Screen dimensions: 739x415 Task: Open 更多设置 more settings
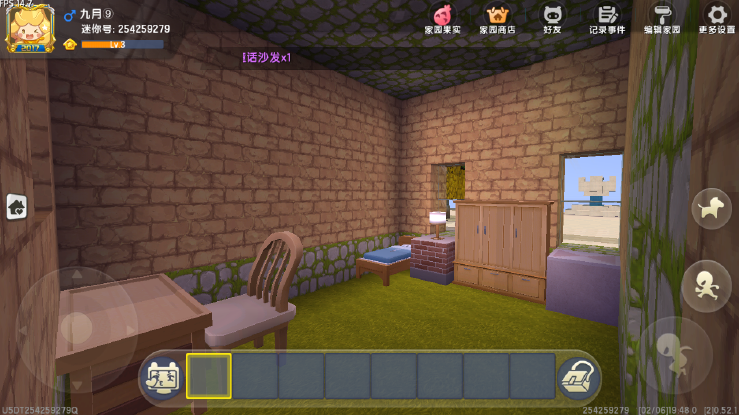(x=716, y=18)
